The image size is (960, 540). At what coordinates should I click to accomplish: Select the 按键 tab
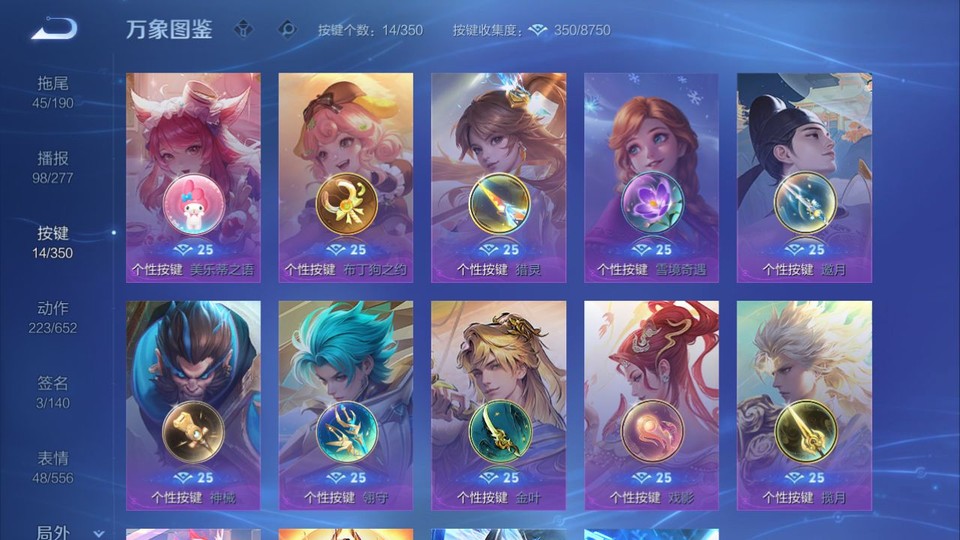(x=54, y=242)
